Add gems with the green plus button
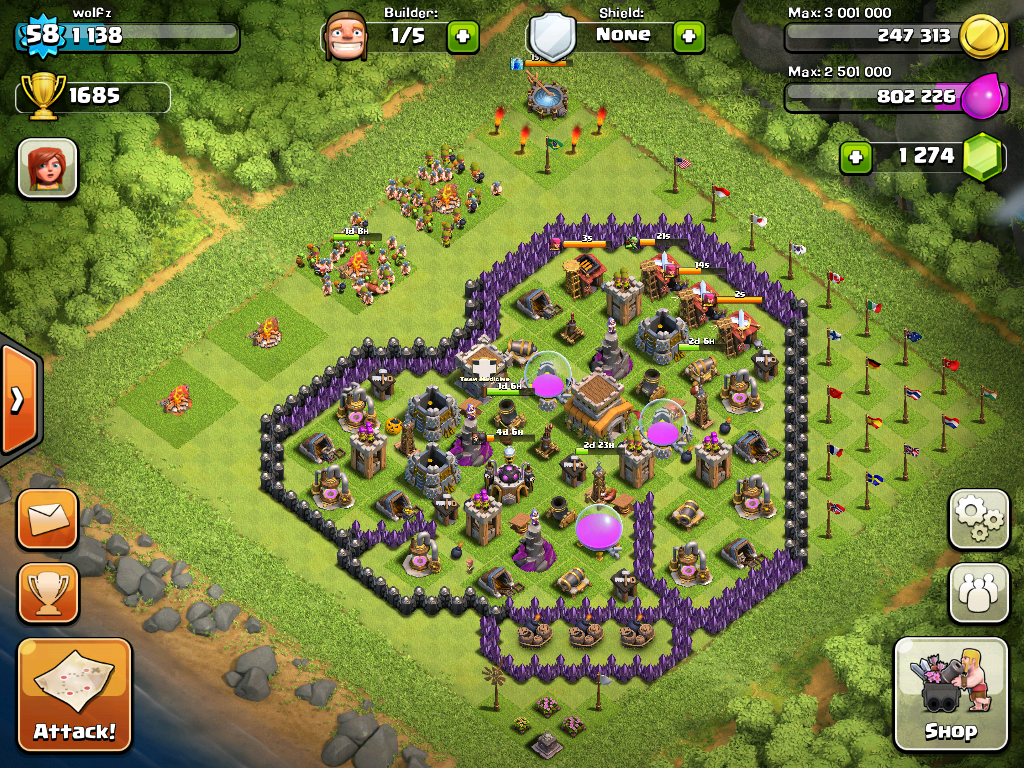This screenshot has width=1024, height=768. [856, 157]
